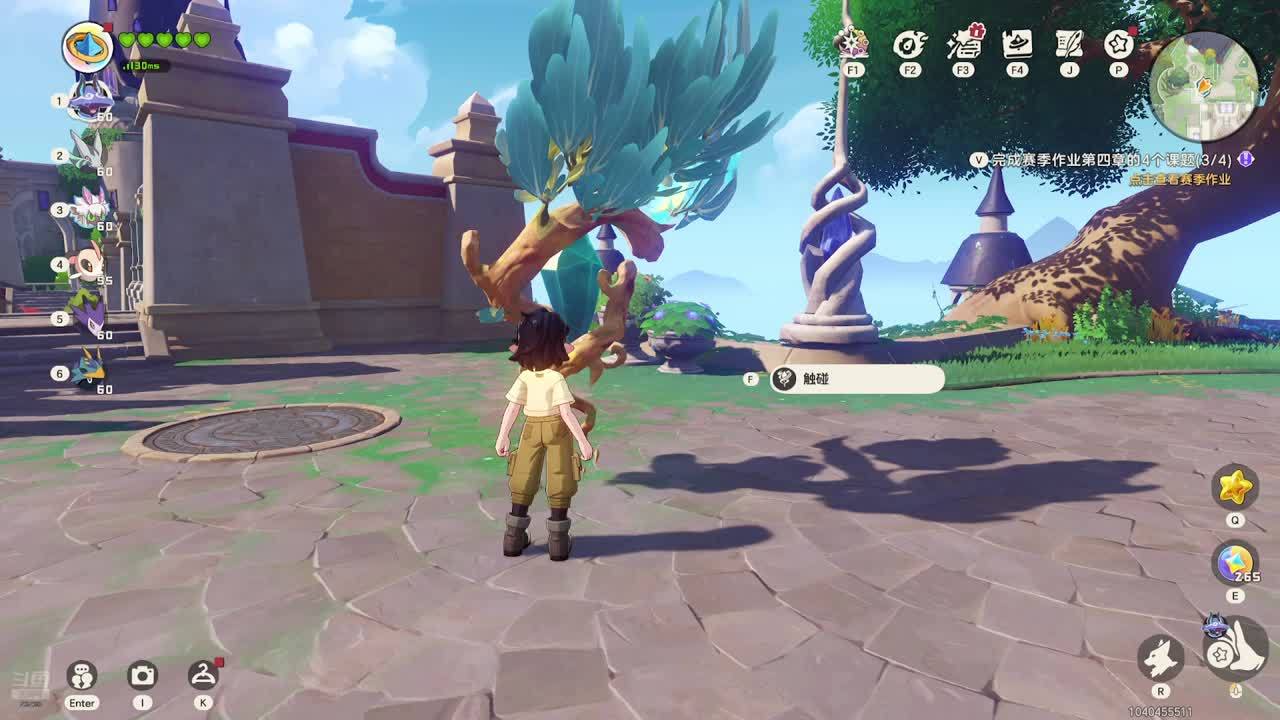
Task: Select the level 55 creature in slot 4
Action: [89, 264]
